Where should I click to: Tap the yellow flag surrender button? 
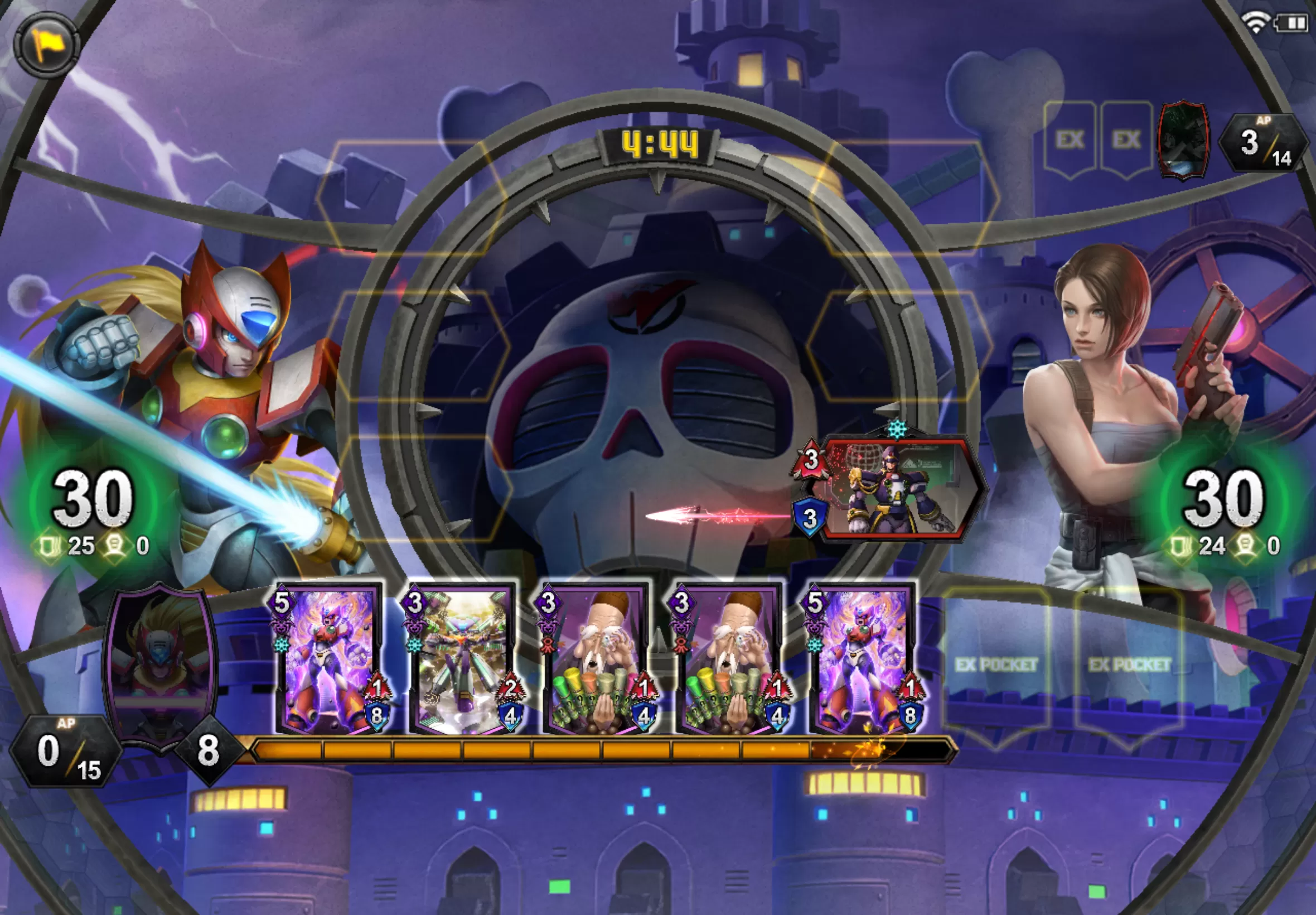click(x=46, y=44)
